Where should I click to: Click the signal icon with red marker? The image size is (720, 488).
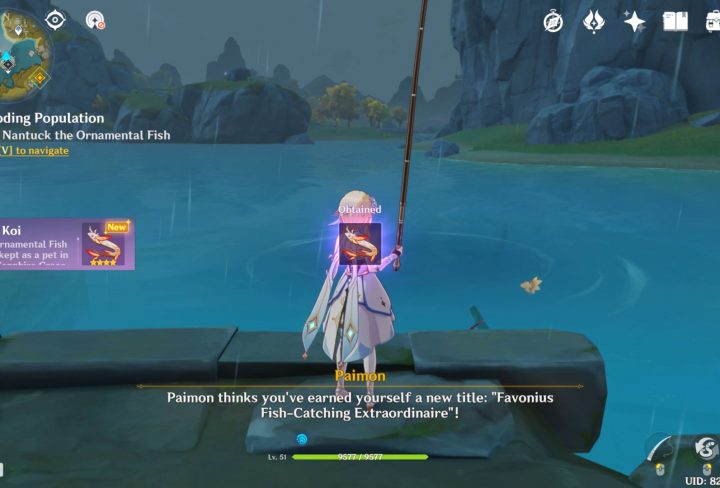pyautogui.click(x=95, y=20)
